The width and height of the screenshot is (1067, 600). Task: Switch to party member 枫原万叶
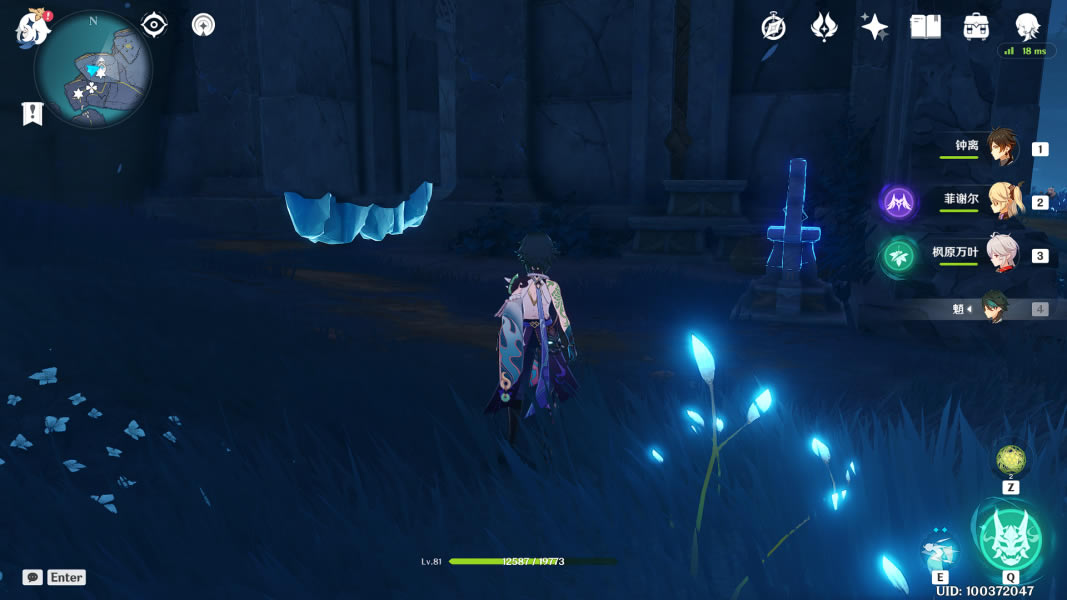click(x=1001, y=255)
